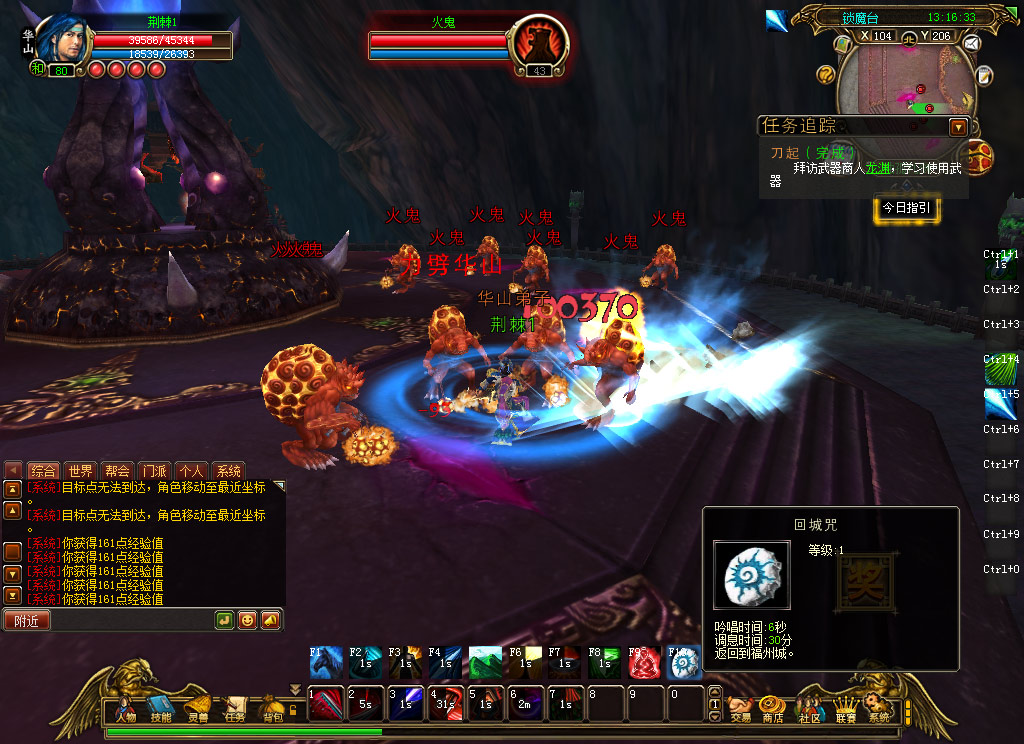This screenshot has width=1024, height=744.
Task: Click the yellow horn broadcast button
Action: point(270,620)
